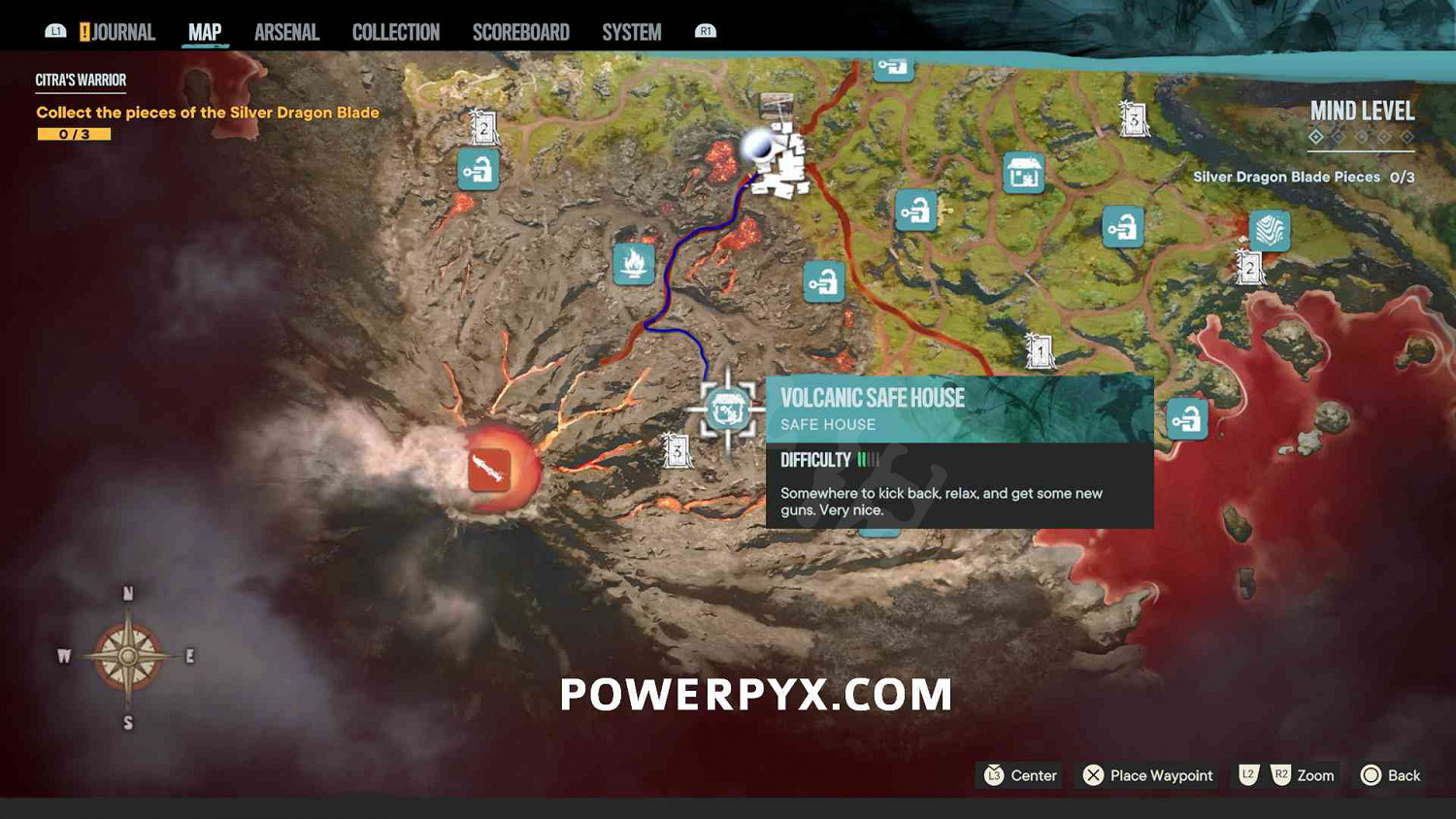The image size is (1456, 819).
Task: Click the Place Waypoint button
Action: click(1147, 775)
